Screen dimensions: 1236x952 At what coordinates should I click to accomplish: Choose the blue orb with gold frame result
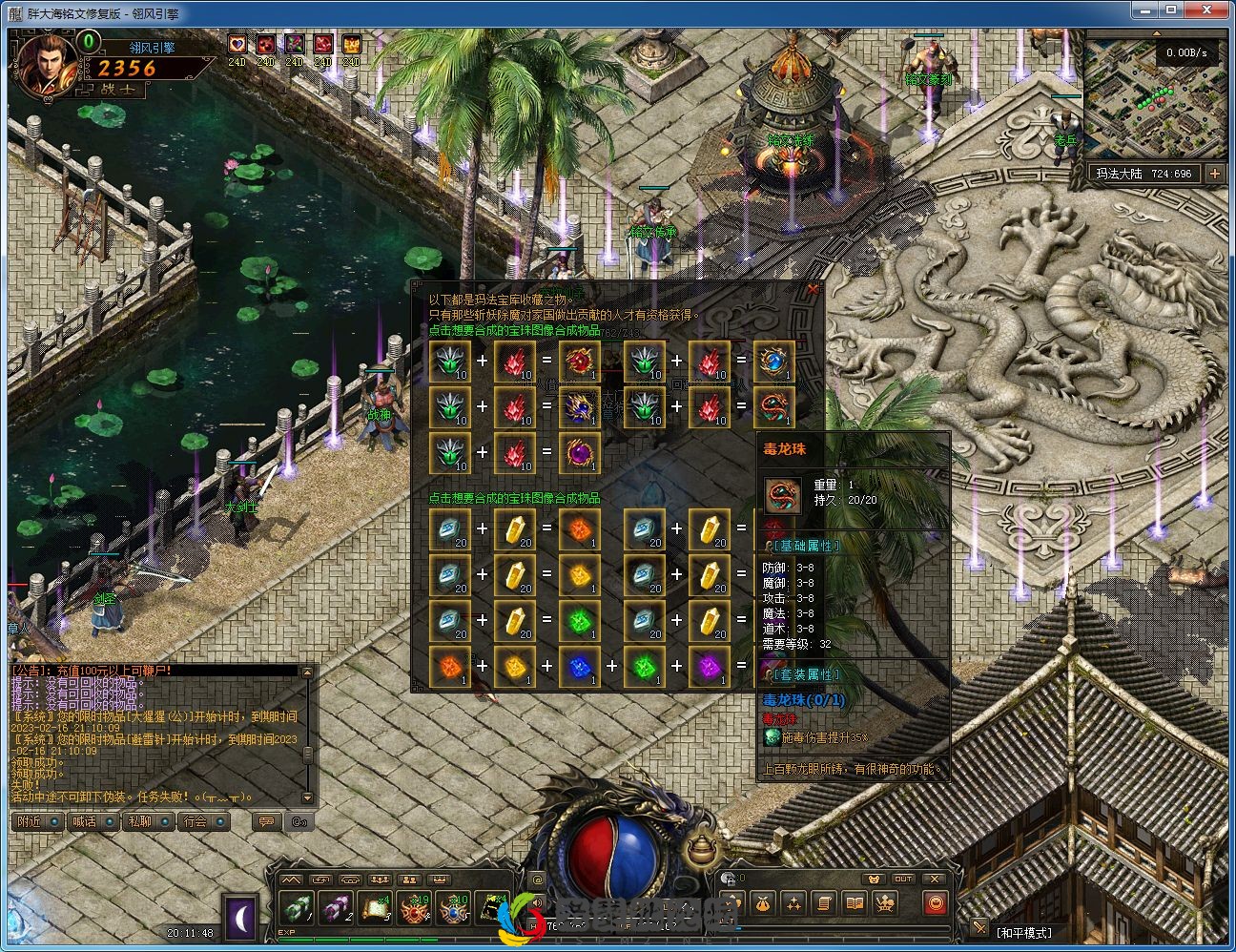click(x=773, y=361)
